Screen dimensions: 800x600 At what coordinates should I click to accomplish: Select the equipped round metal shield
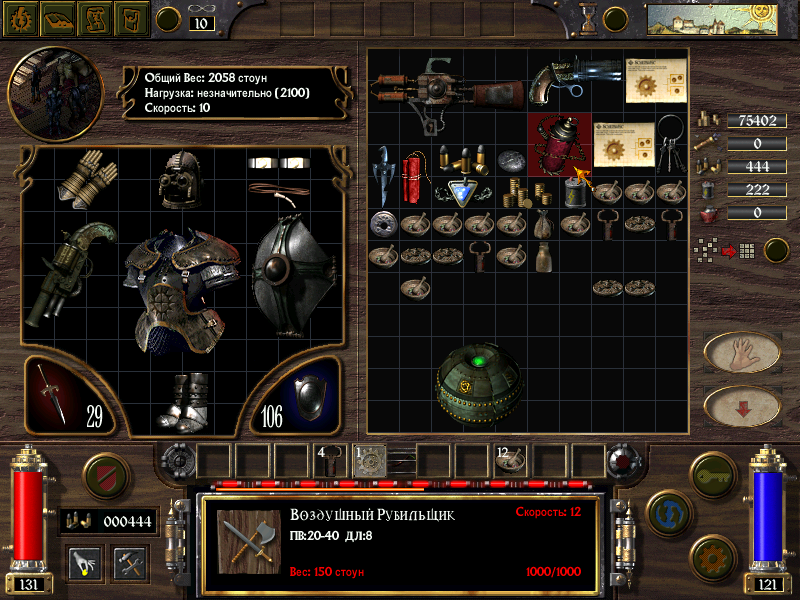tap(293, 269)
